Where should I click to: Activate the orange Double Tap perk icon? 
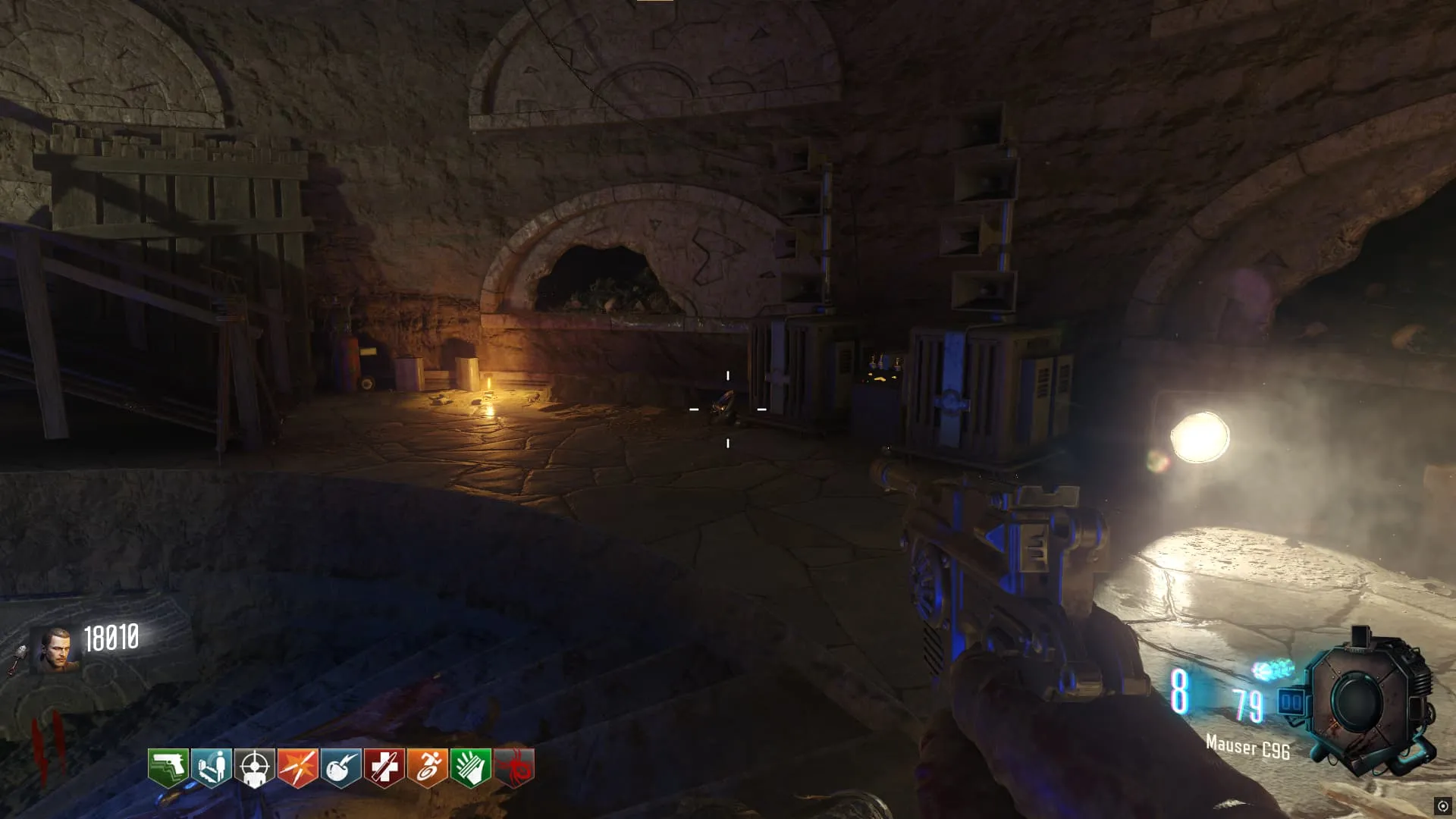pos(298,768)
